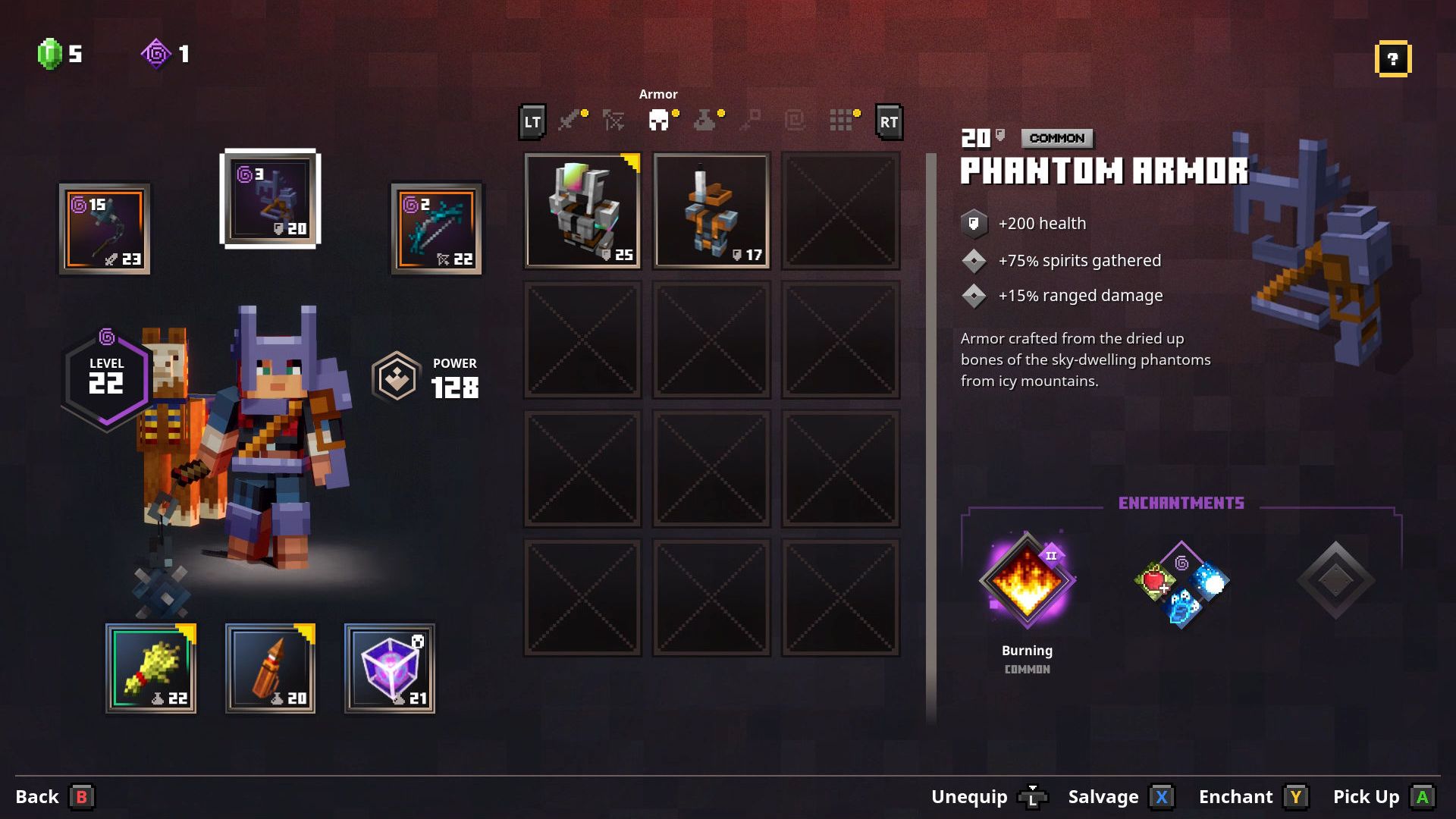1456x819 pixels.
Task: Select the yellow feather artifact slot
Action: (x=151, y=669)
